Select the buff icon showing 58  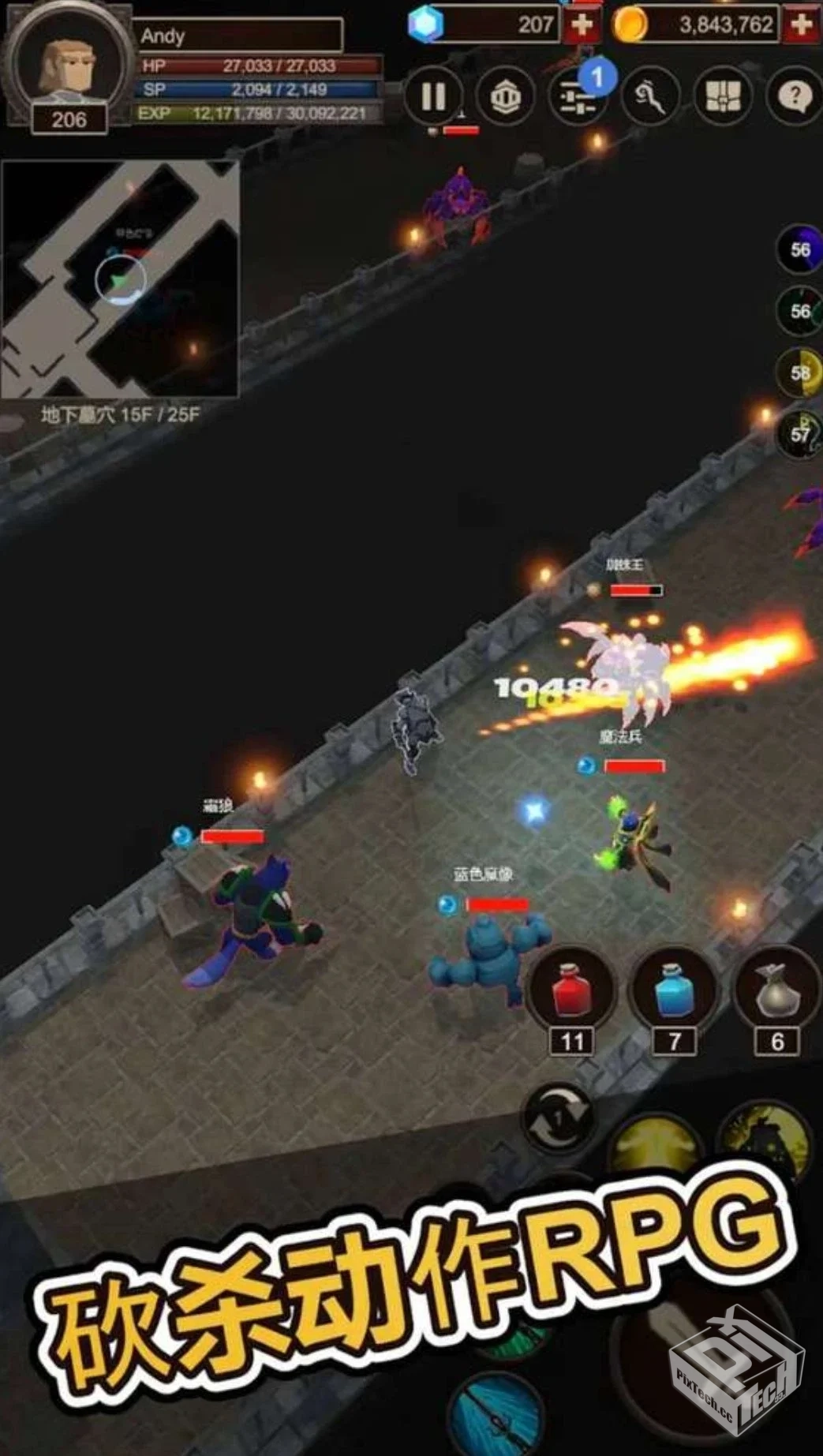click(799, 372)
